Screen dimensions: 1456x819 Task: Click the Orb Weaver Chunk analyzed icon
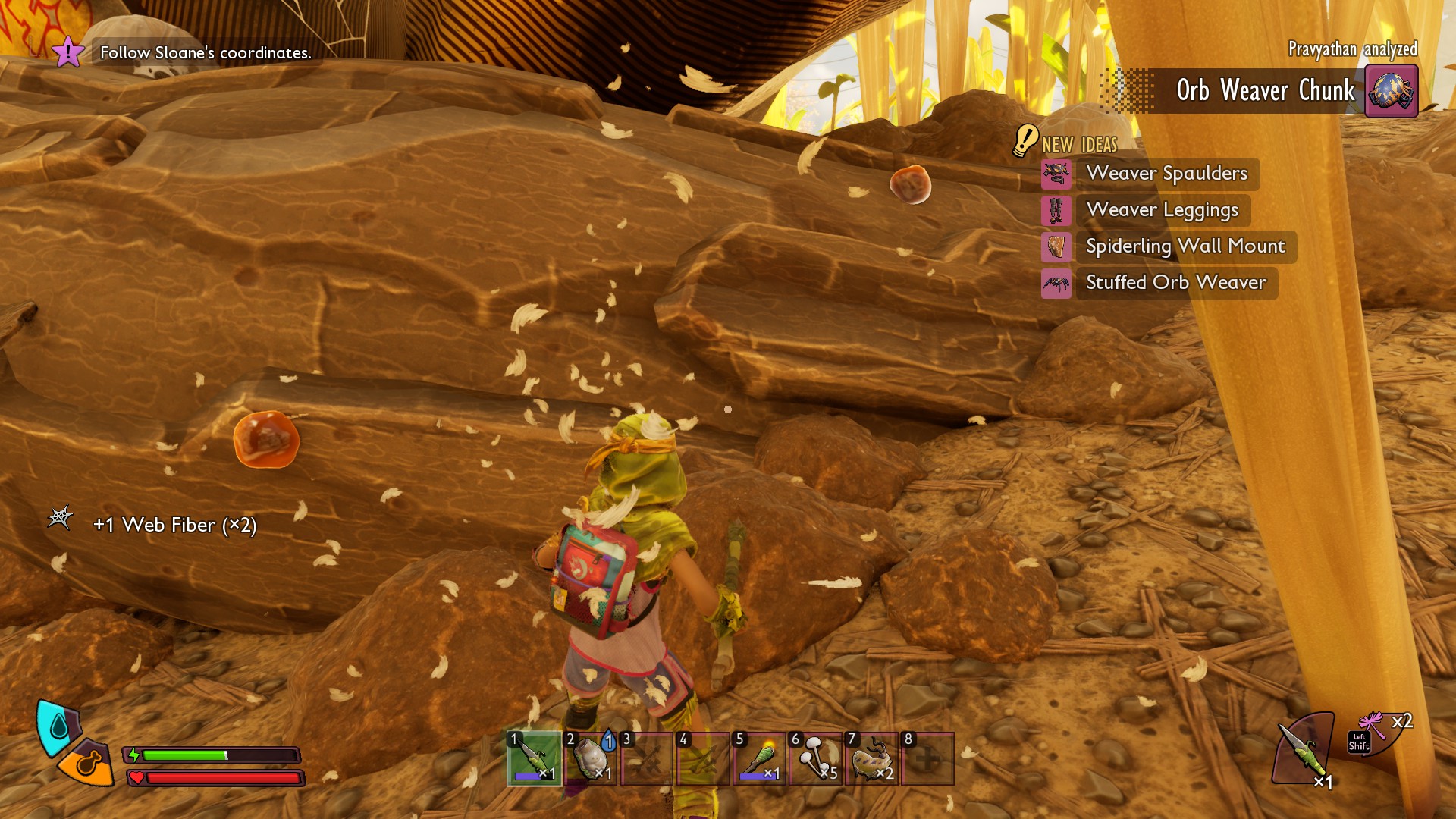tap(1391, 91)
